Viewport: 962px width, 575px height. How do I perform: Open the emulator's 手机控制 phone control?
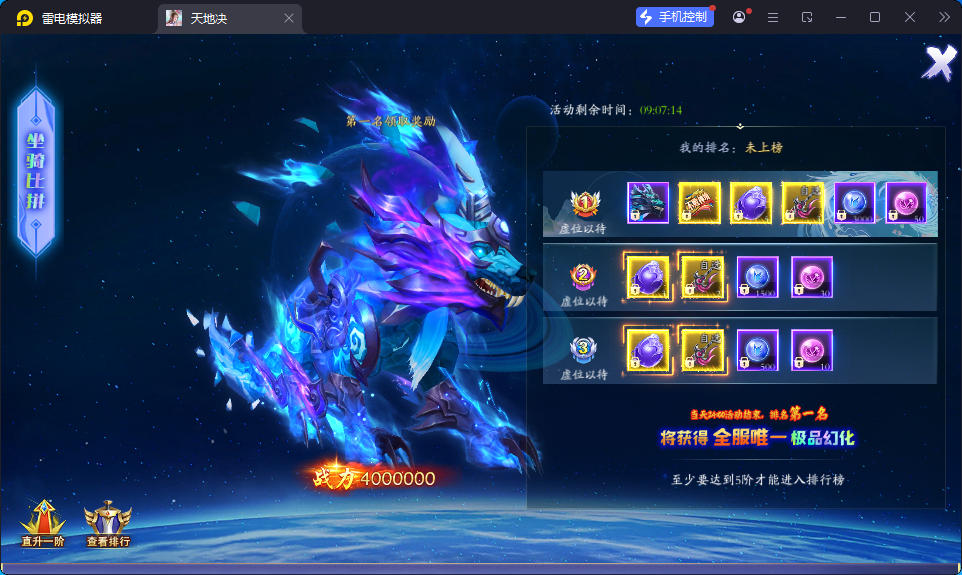(x=675, y=17)
